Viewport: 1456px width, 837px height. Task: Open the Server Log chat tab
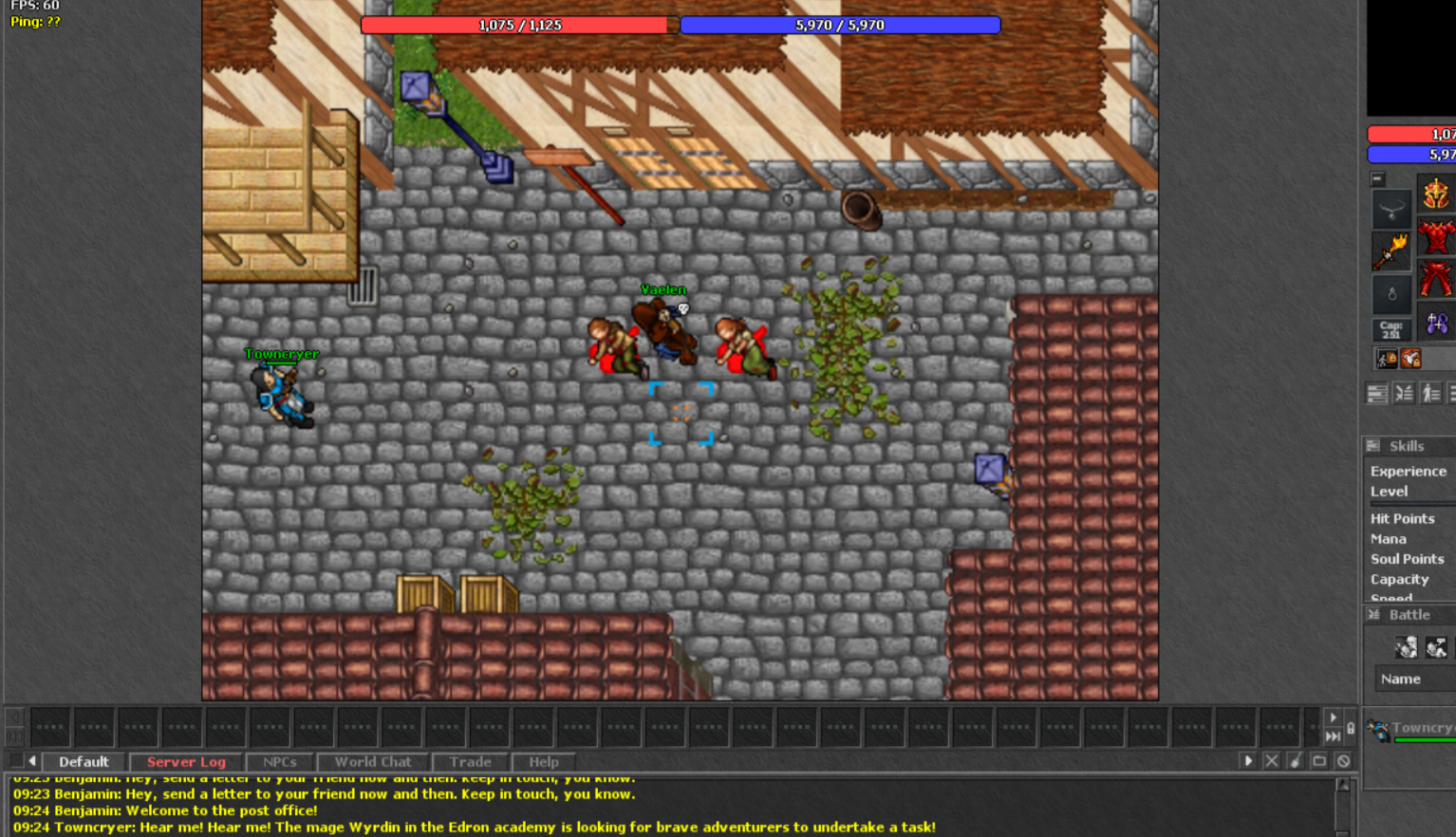pos(186,762)
